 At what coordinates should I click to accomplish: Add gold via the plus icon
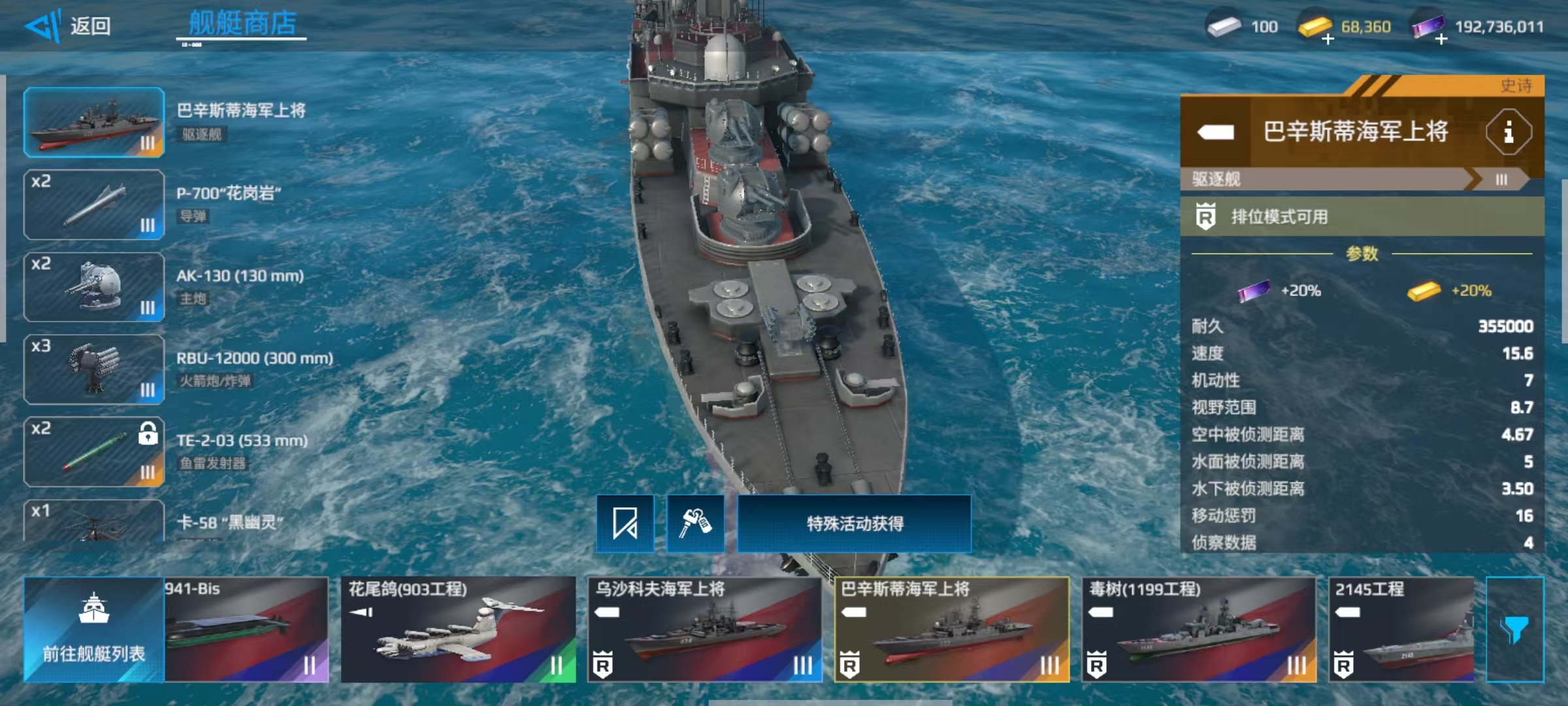pos(1328,39)
